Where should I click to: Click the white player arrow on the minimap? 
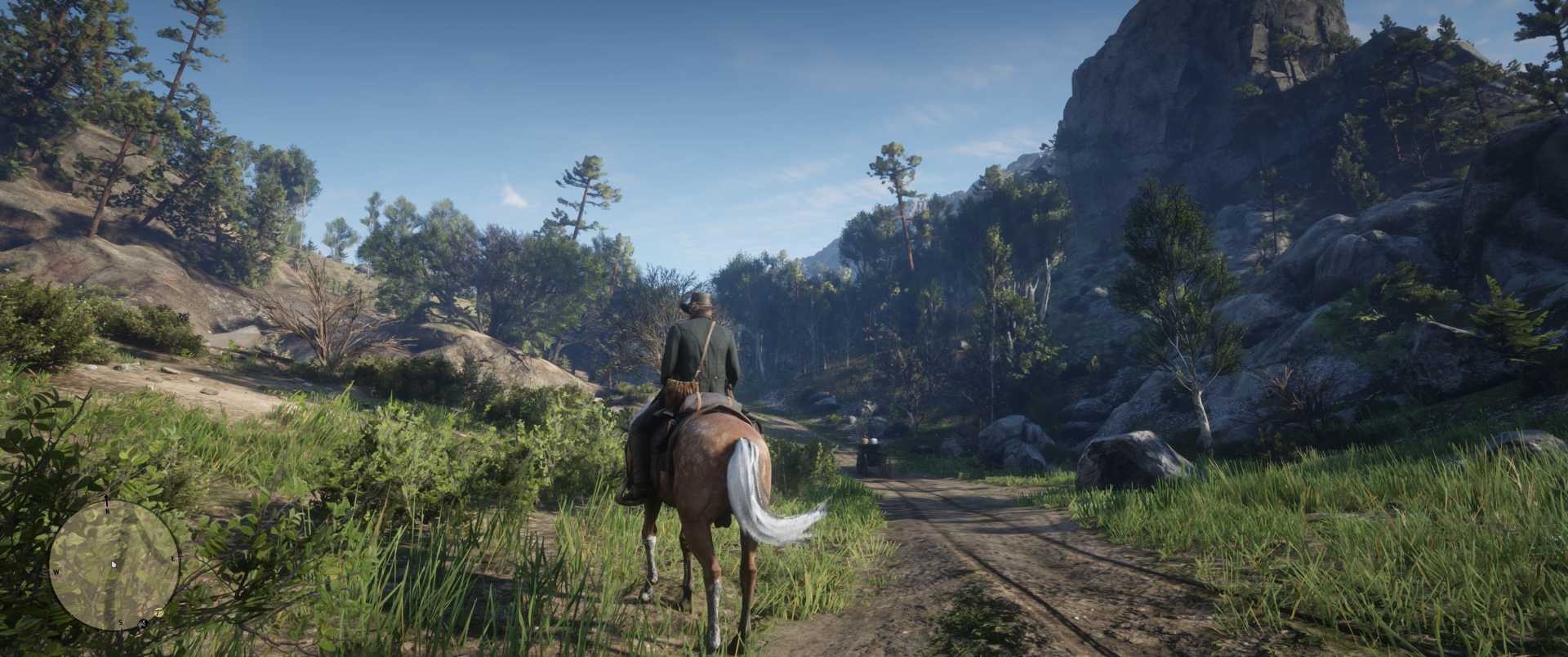tap(114, 564)
